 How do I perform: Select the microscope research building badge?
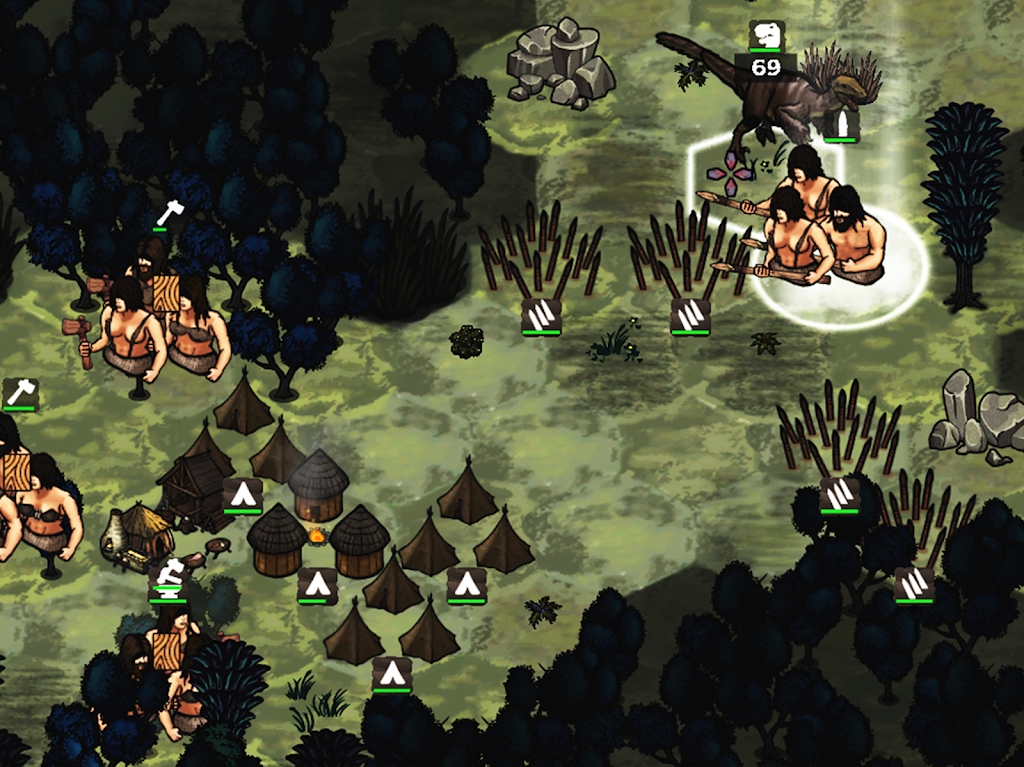(168, 578)
